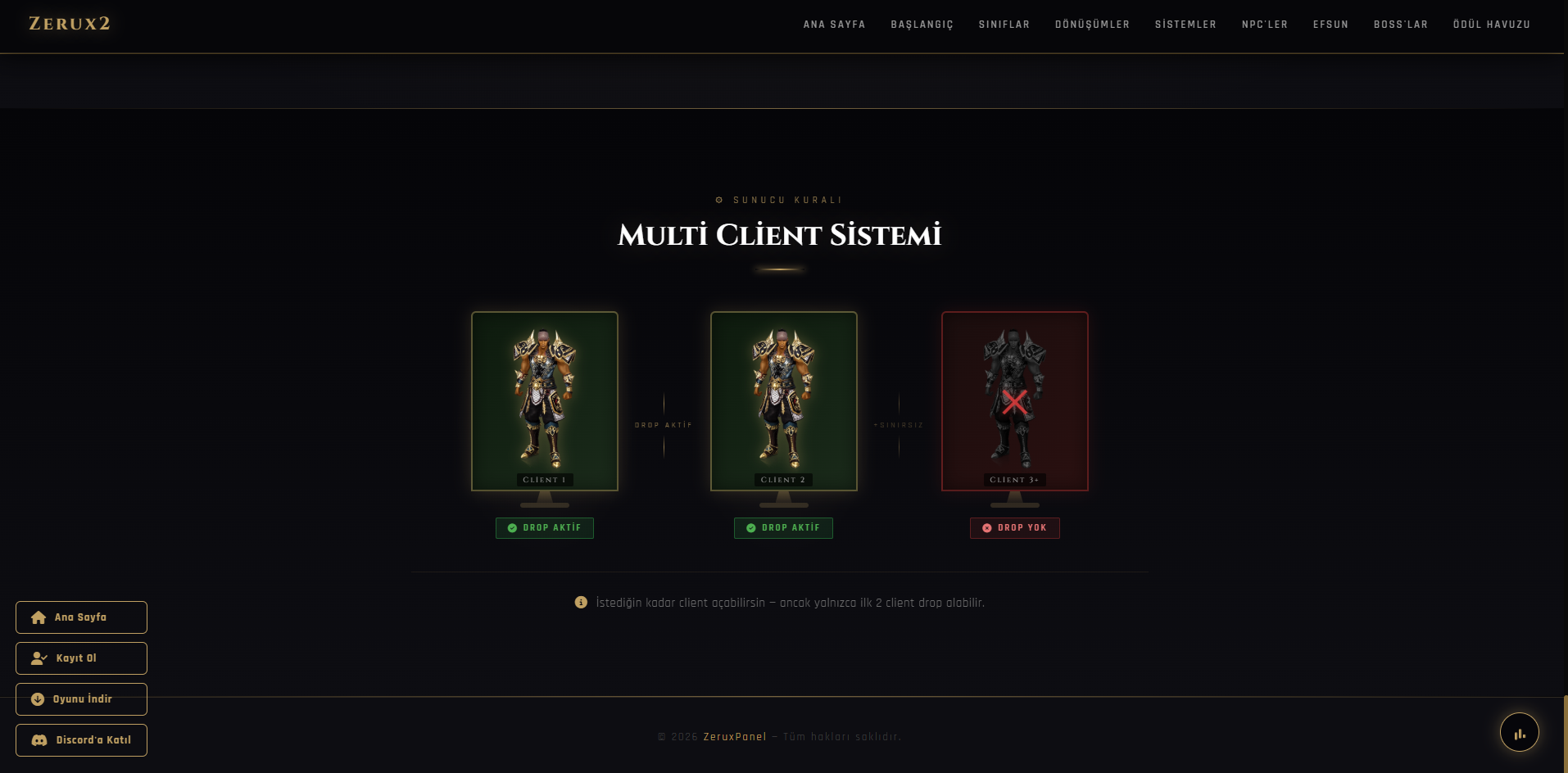Select the Client 1 character card
The height and width of the screenshot is (773, 1568).
(545, 401)
